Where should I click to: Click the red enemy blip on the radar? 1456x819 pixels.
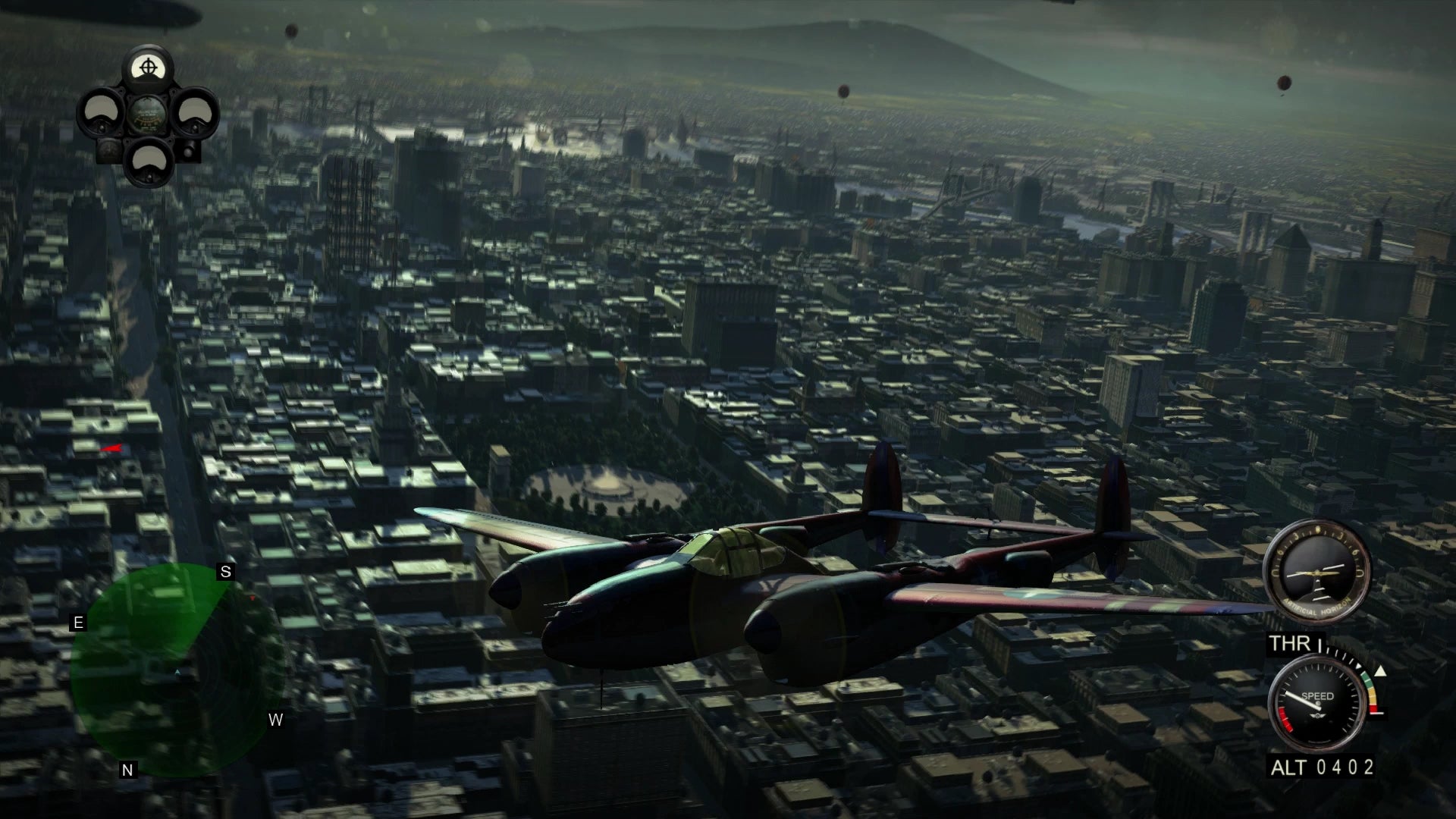[253, 598]
